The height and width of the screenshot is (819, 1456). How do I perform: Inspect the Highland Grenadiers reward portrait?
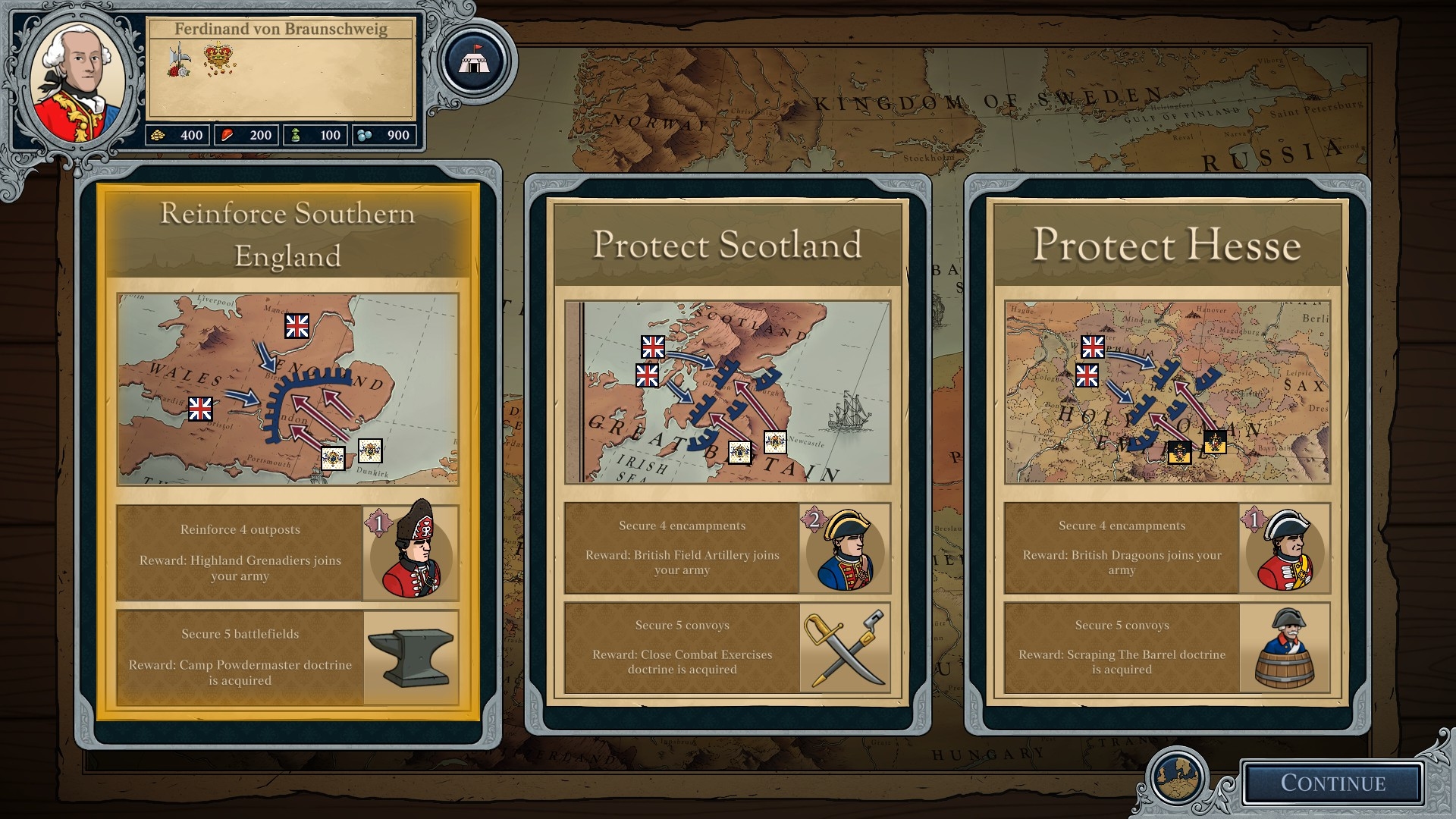pyautogui.click(x=411, y=551)
